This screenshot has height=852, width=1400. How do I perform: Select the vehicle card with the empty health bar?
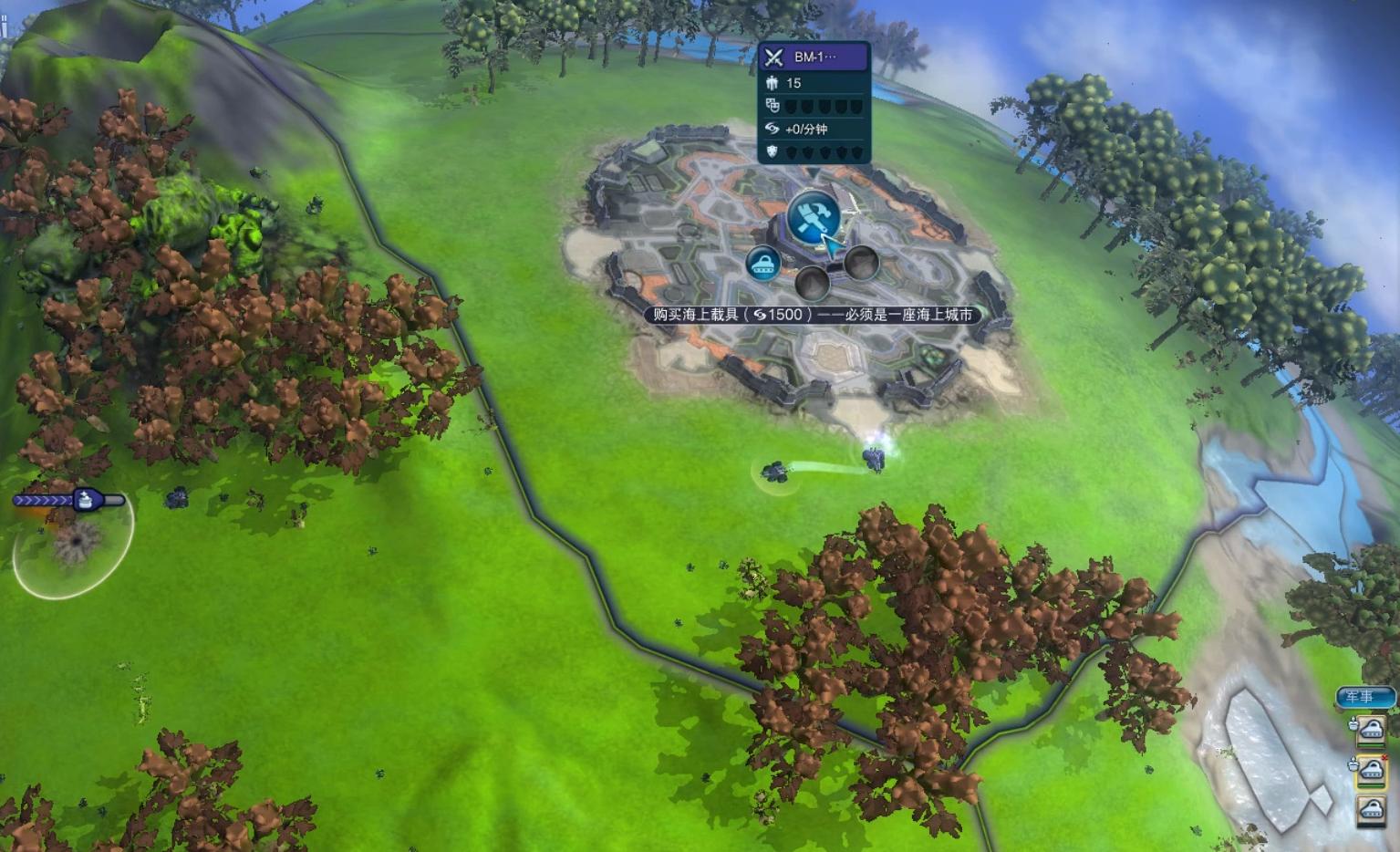point(1371,810)
